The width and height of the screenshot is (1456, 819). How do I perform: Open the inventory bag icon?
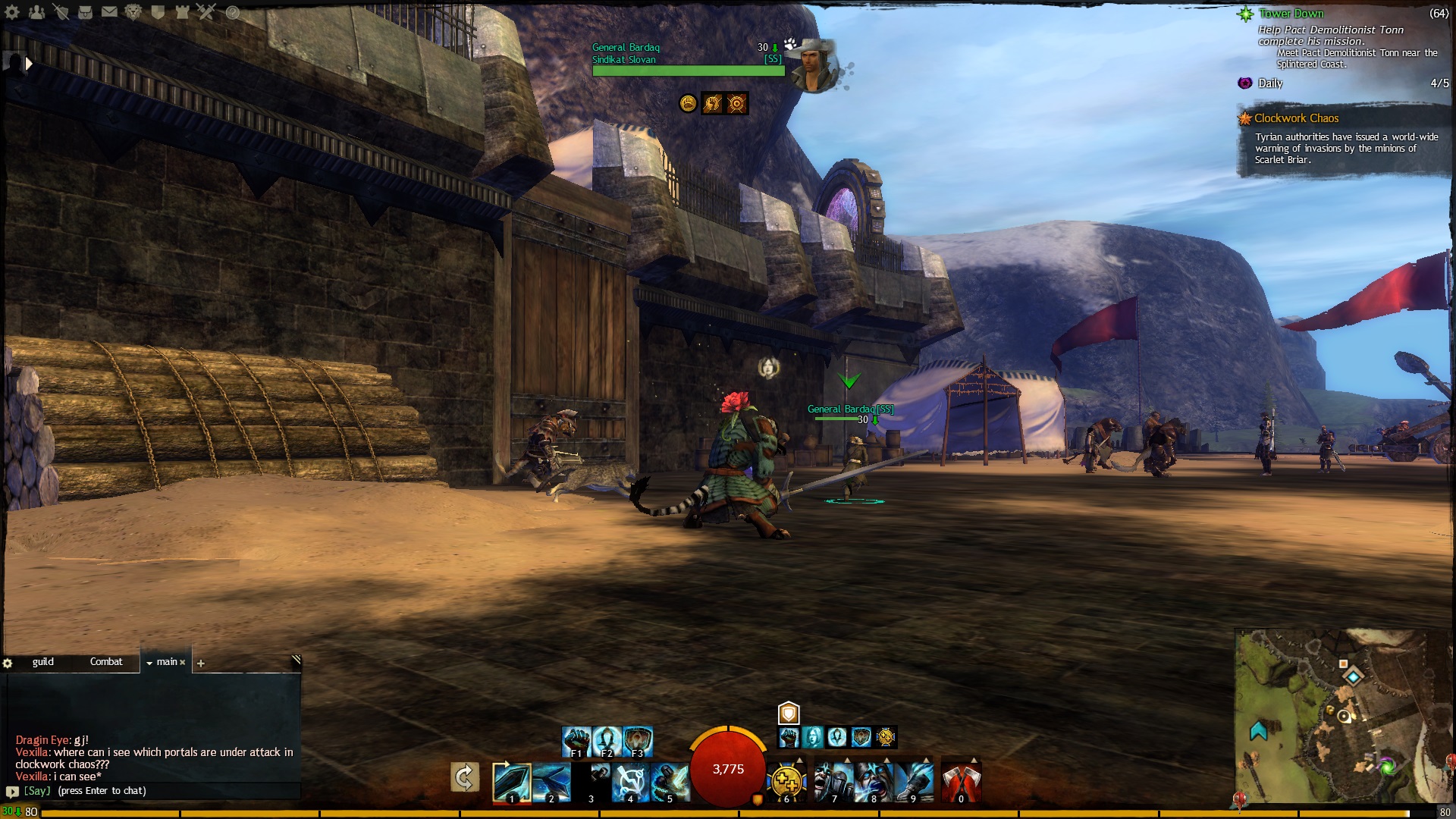coord(85,12)
